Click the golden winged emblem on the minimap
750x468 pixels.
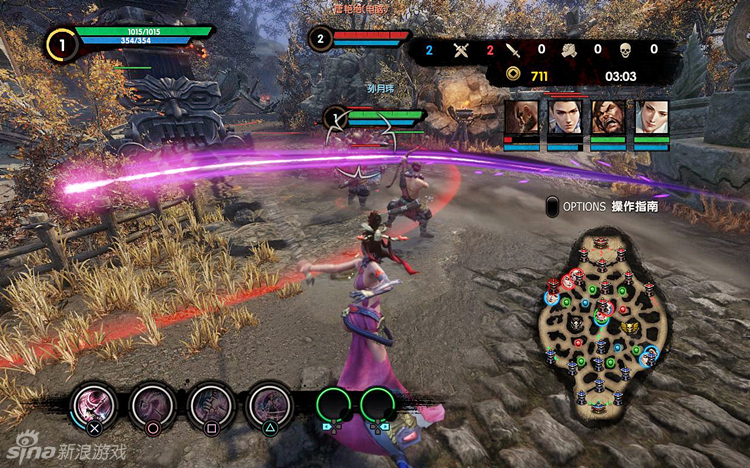click(629, 327)
